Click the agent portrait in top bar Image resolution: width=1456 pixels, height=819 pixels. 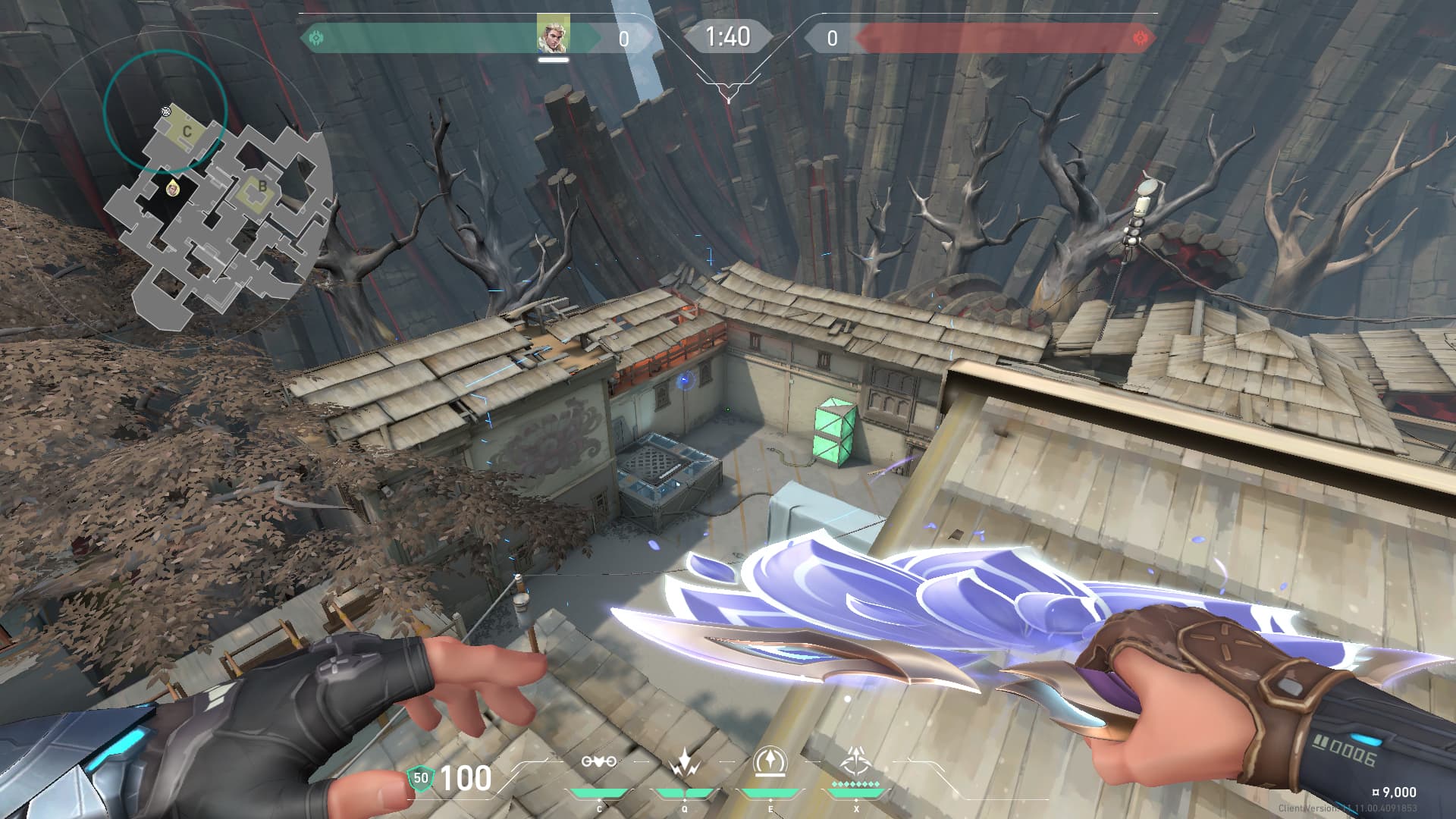[x=554, y=35]
